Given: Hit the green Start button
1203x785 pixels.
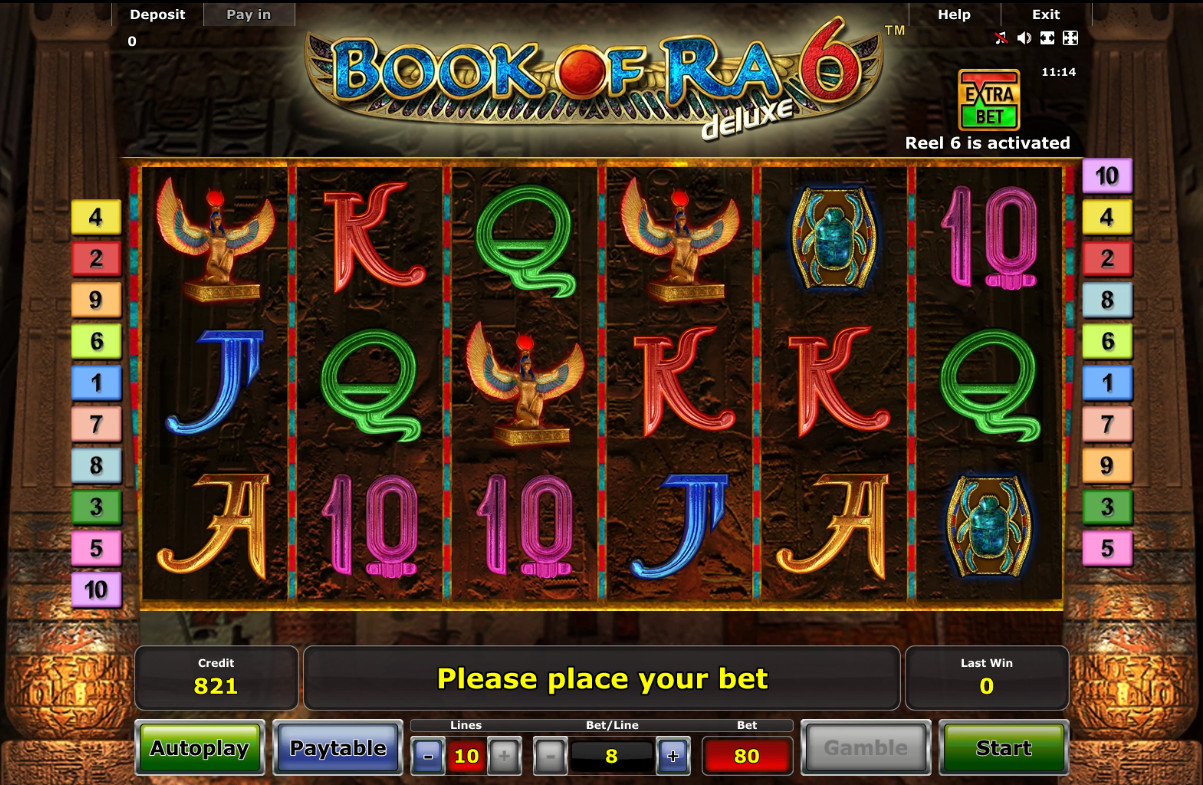Looking at the screenshot, I should (x=1004, y=748).
